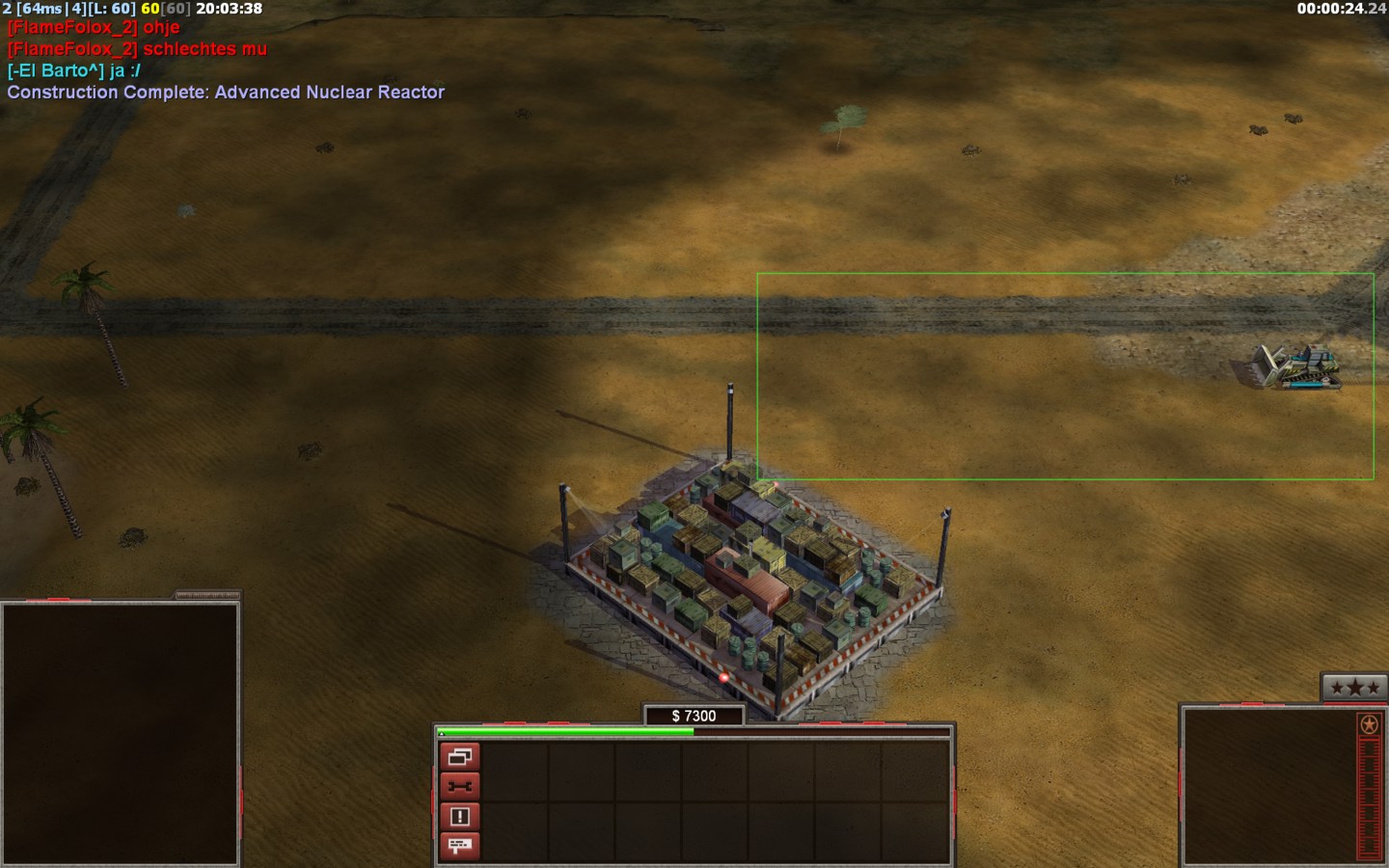Open the overlapping-windows options button
The height and width of the screenshot is (868, 1389).
pyautogui.click(x=459, y=757)
